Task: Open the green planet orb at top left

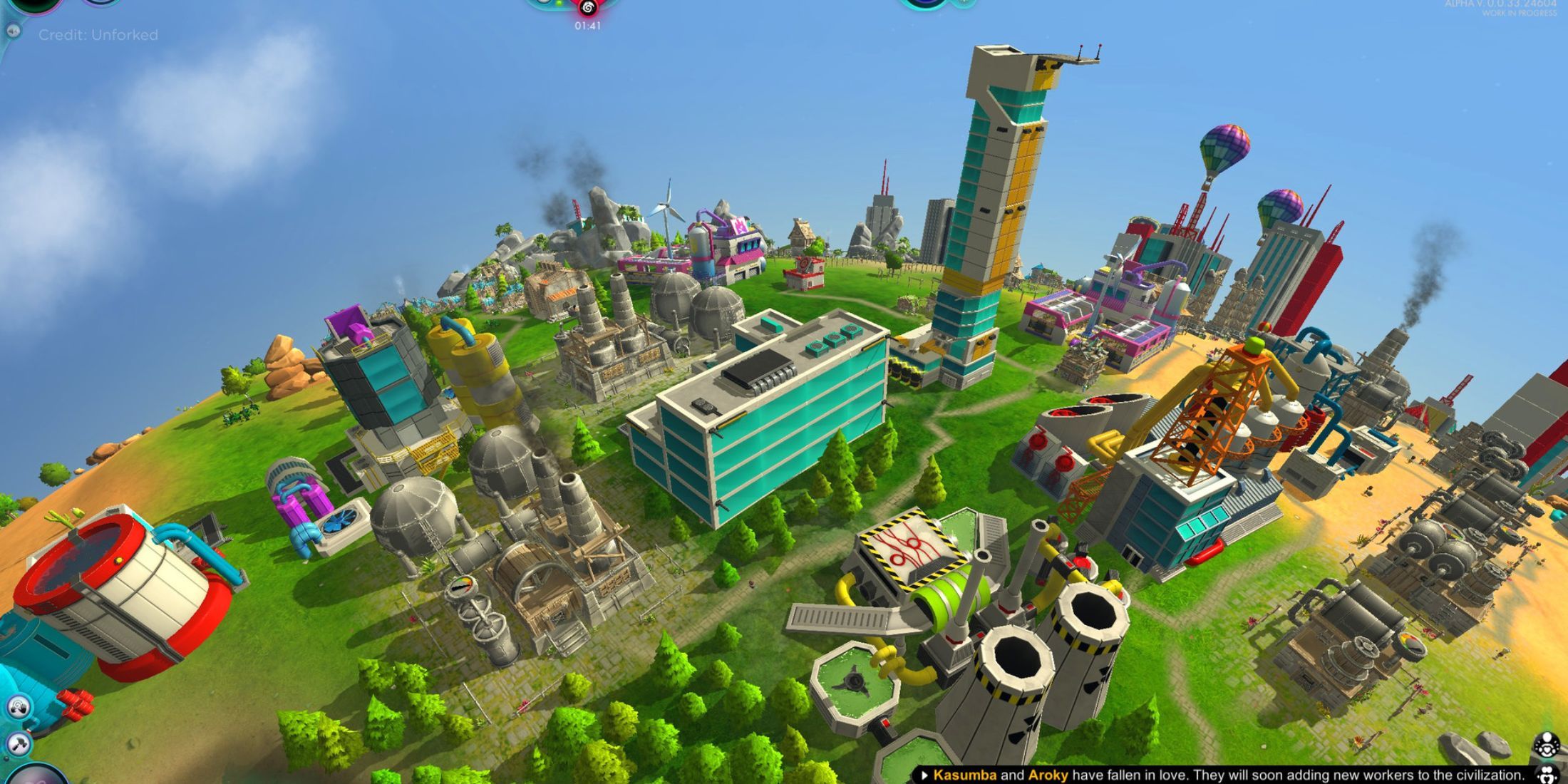Action: [x=36, y=6]
